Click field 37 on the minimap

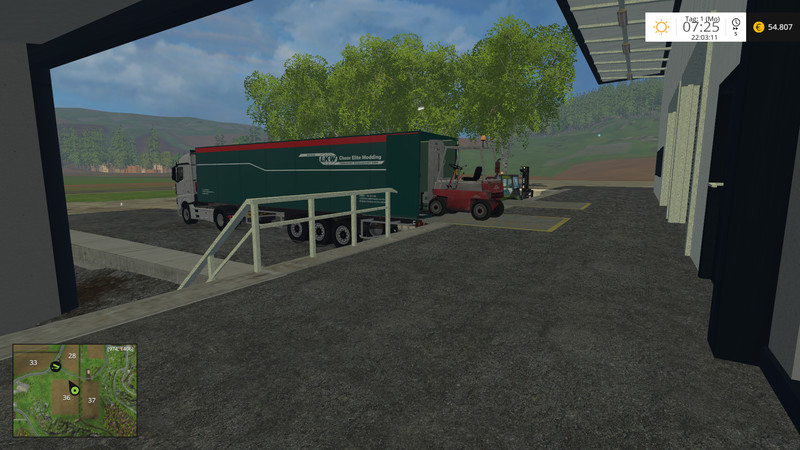[x=91, y=400]
